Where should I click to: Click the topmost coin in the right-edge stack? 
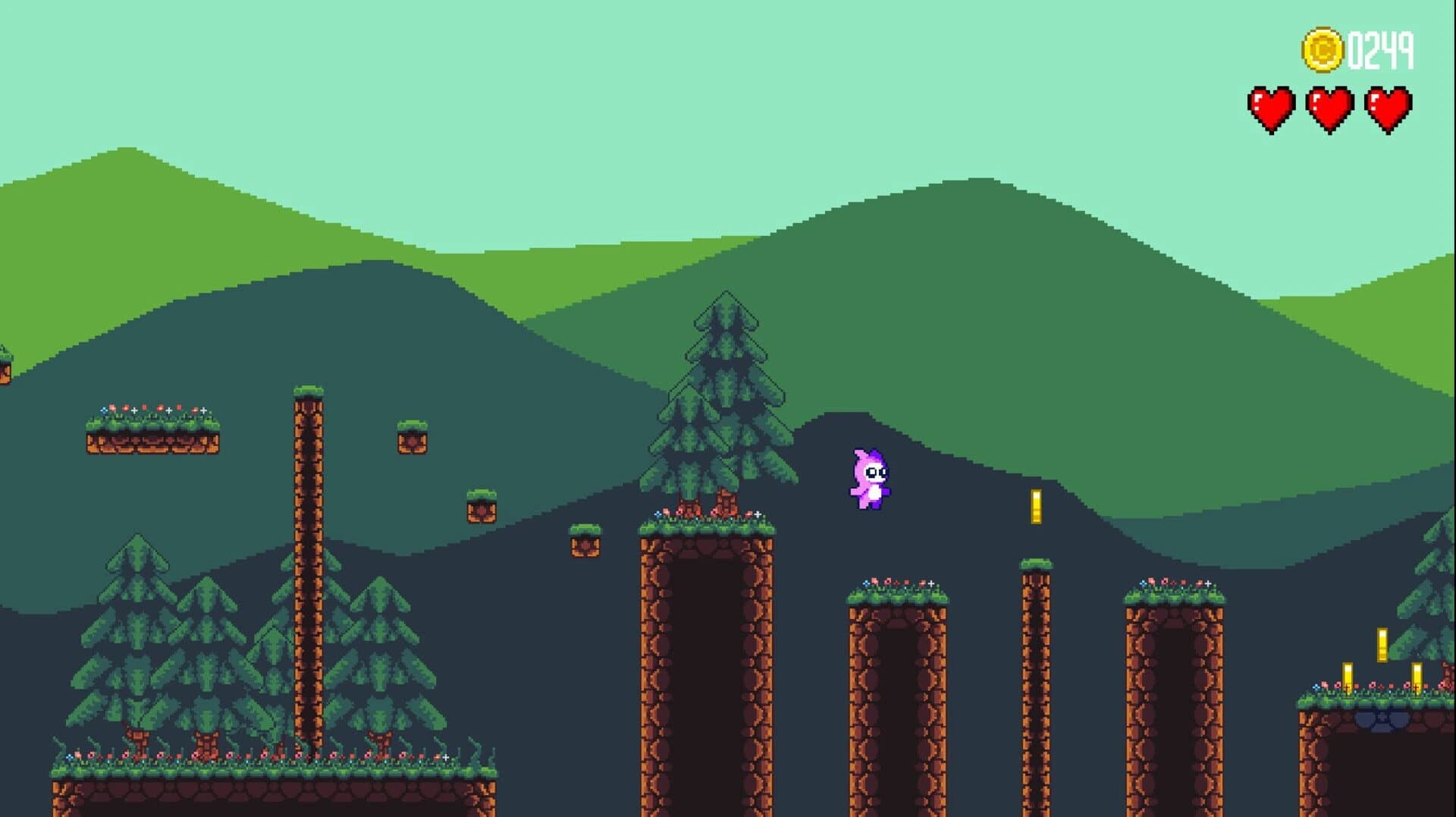click(x=1382, y=645)
